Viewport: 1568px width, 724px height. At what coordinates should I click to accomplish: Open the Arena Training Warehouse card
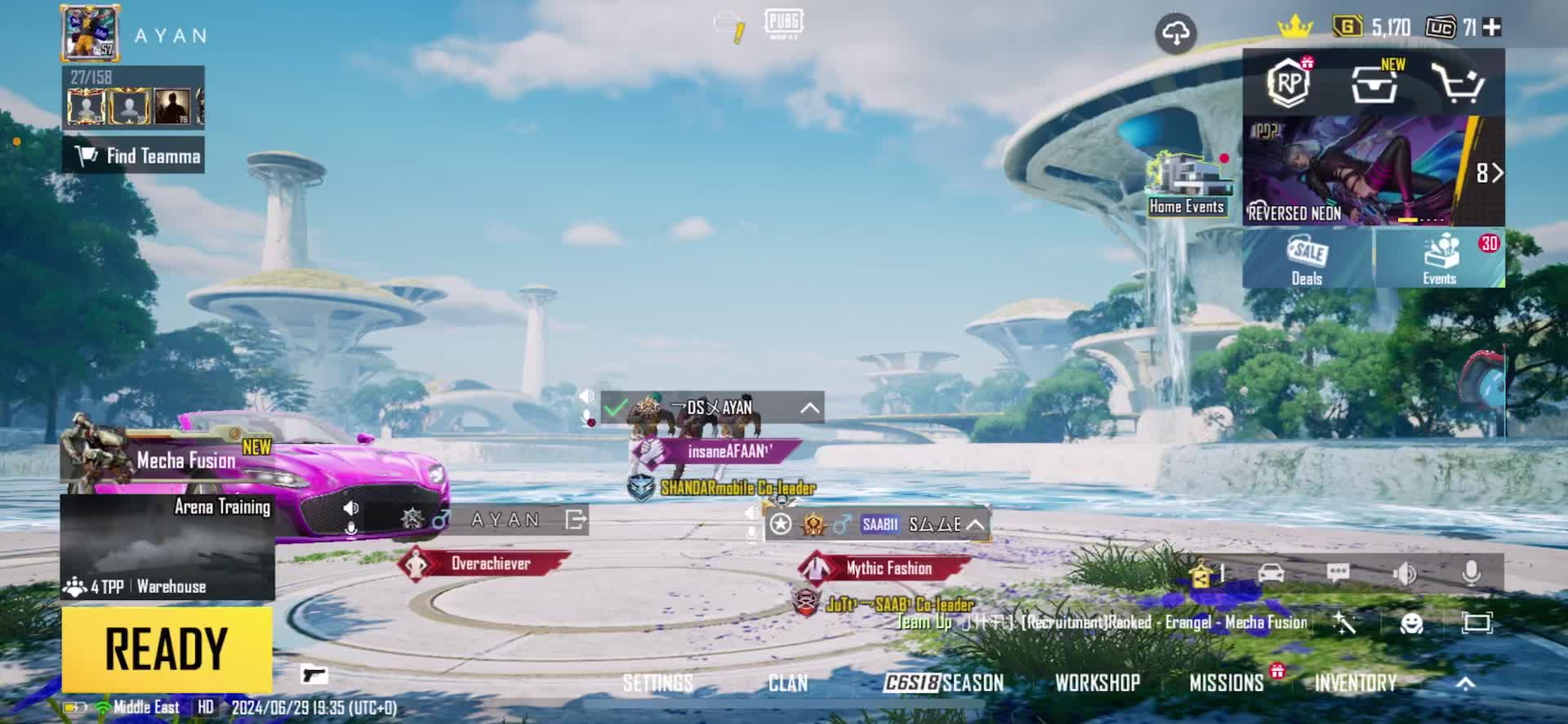(x=167, y=547)
